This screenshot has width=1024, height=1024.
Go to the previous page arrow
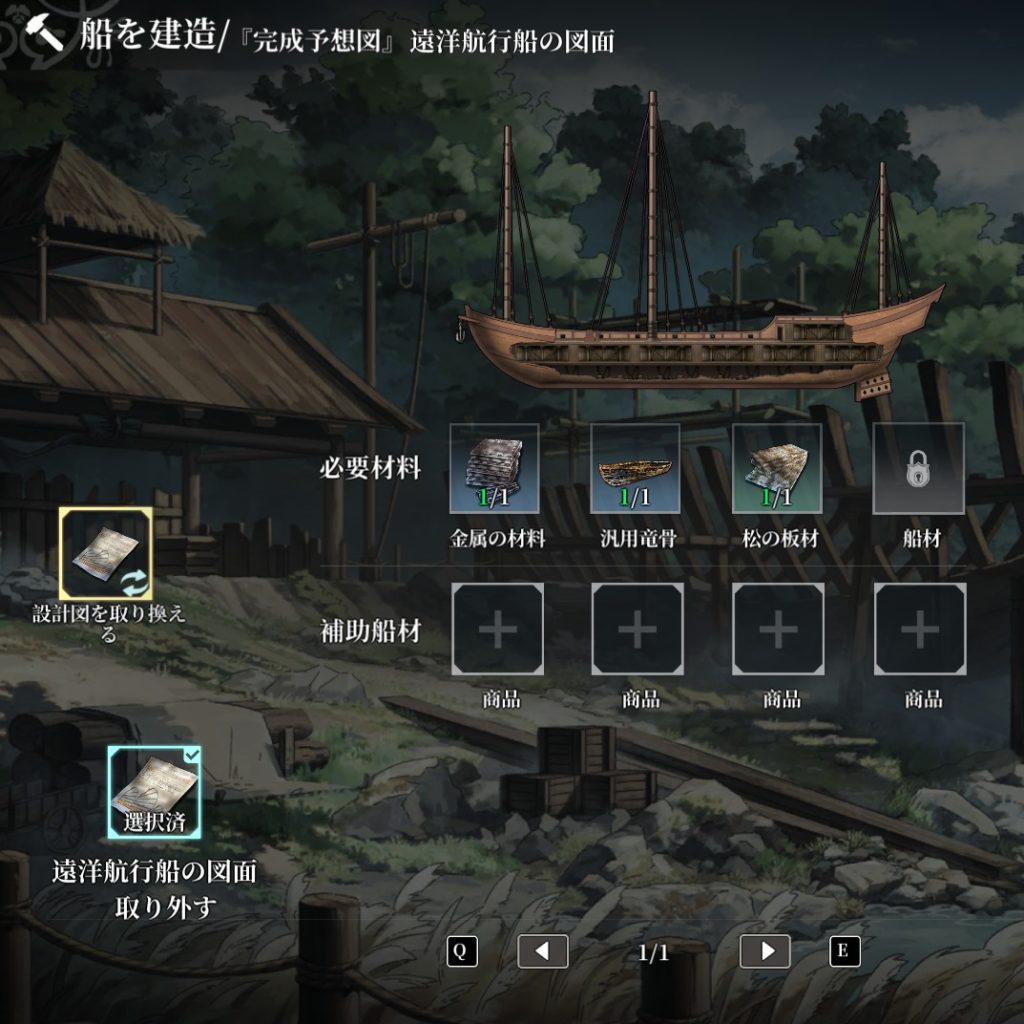pyautogui.click(x=542, y=951)
